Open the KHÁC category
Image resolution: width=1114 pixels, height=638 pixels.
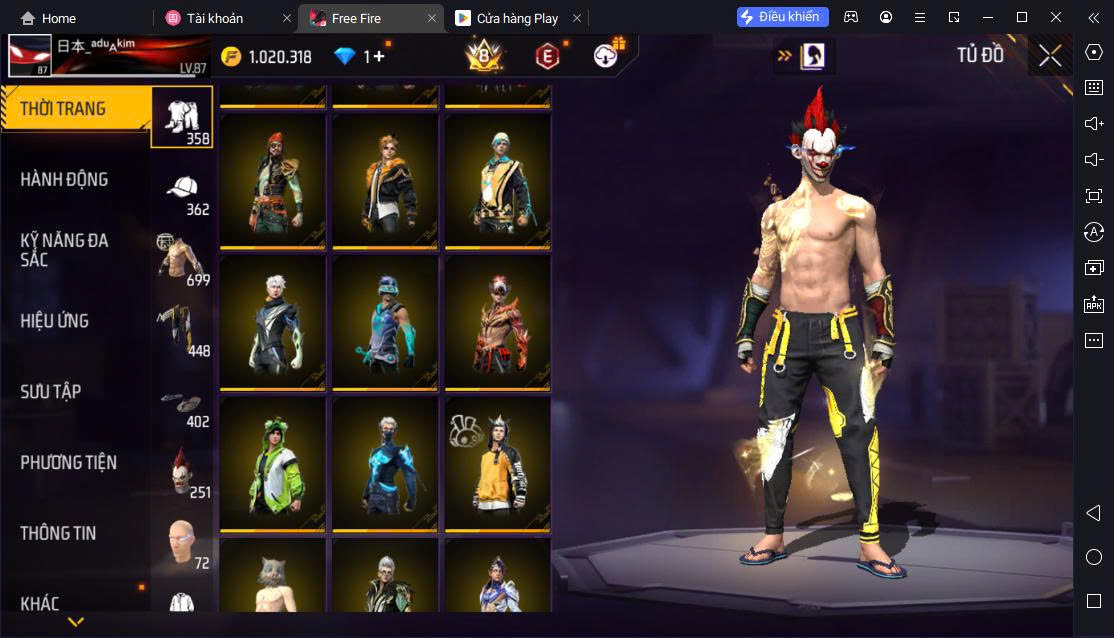pyautogui.click(x=40, y=603)
